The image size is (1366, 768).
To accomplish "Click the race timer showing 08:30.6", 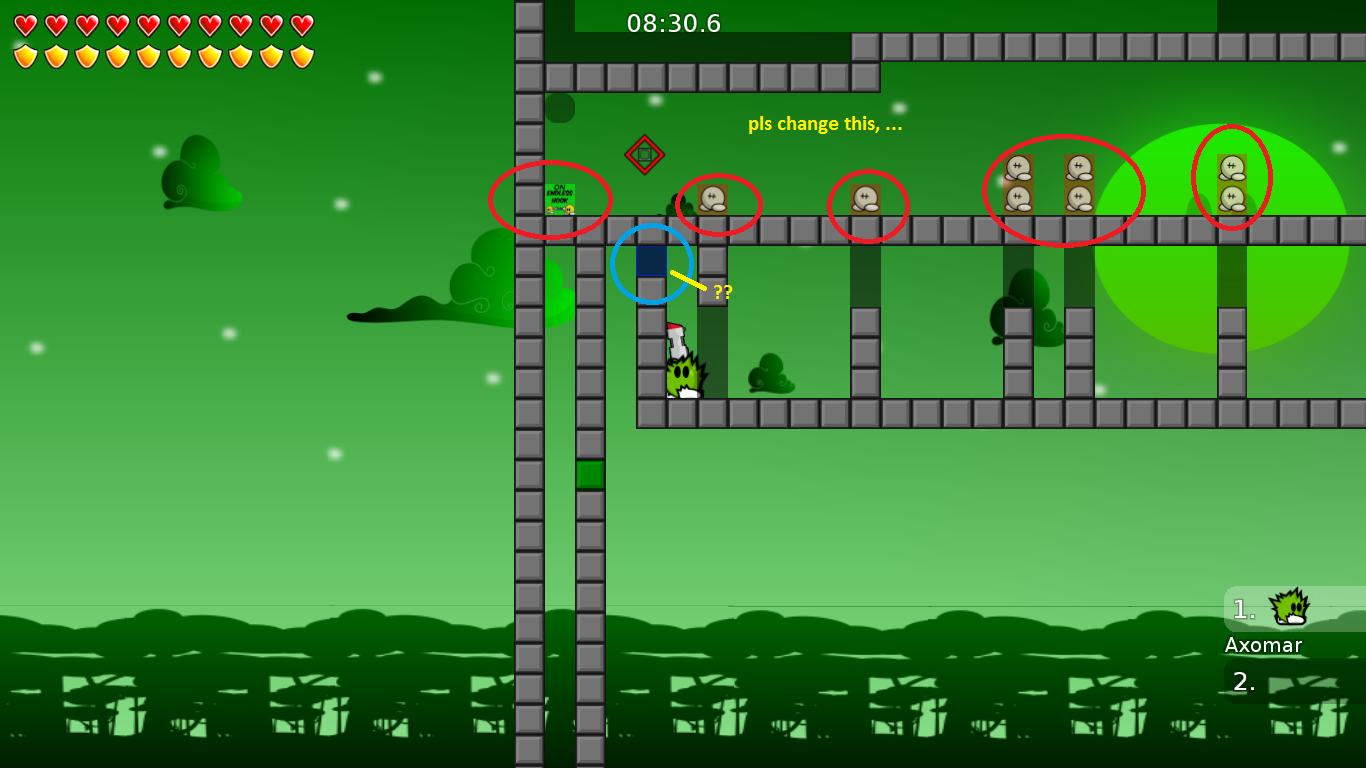I will [673, 24].
